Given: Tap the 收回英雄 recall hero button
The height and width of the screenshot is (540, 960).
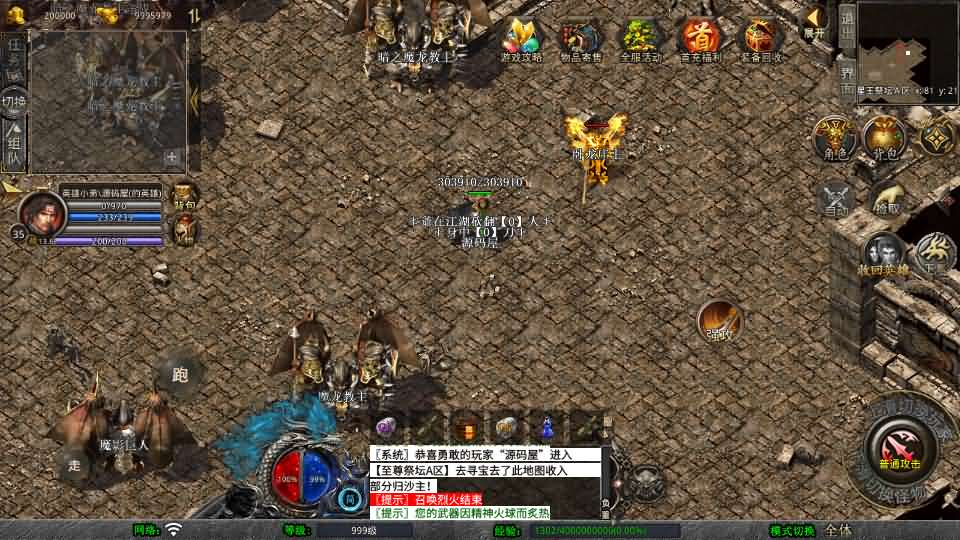Looking at the screenshot, I should tap(883, 255).
